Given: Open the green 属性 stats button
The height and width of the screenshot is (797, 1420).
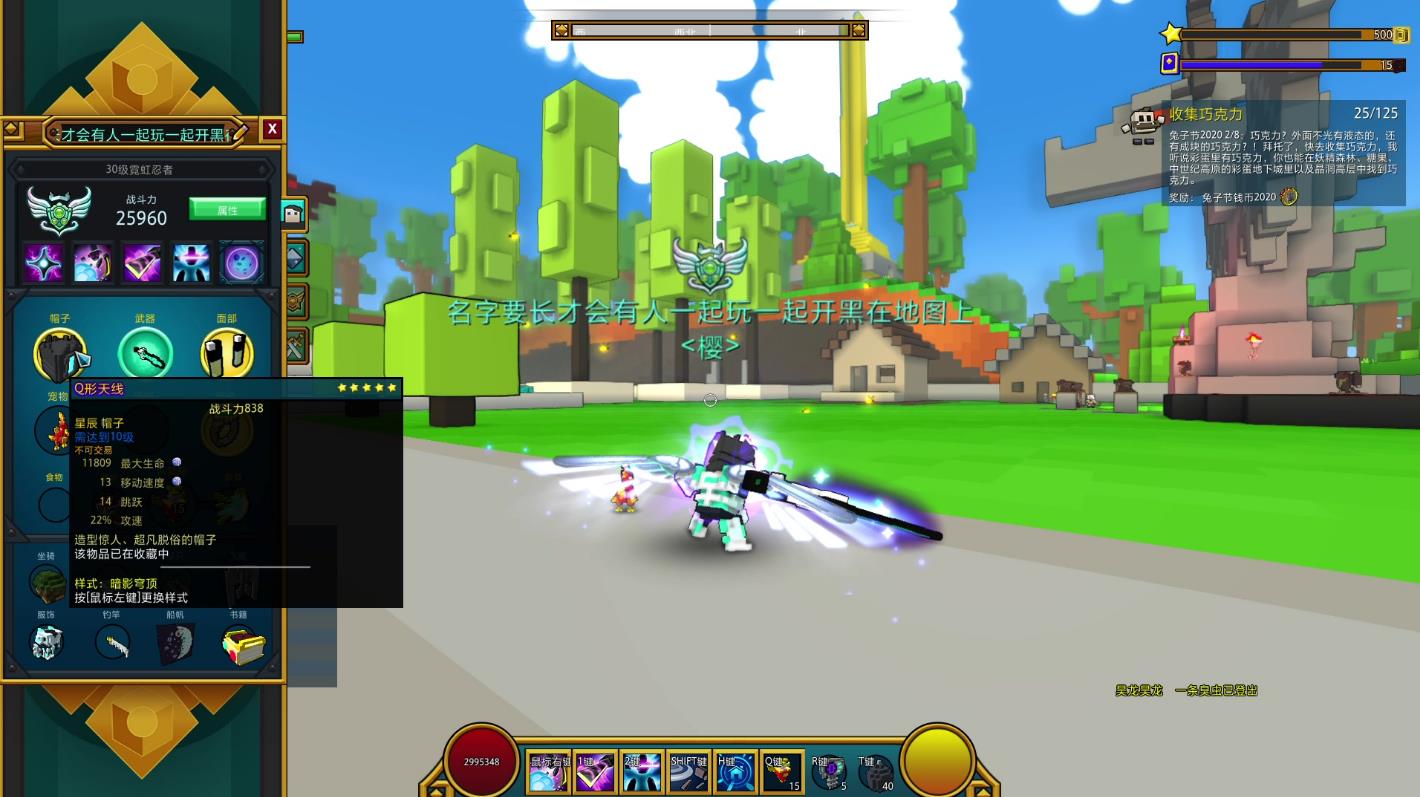Looking at the screenshot, I should tap(227, 209).
